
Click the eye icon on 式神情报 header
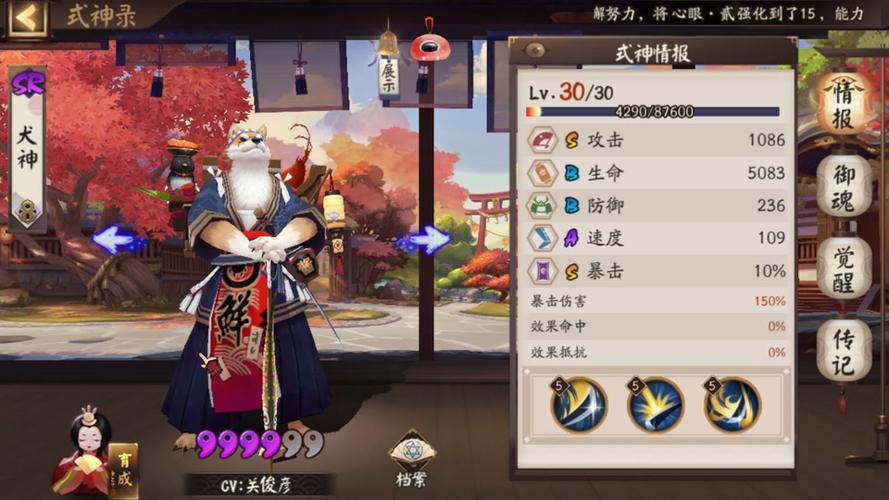click(535, 50)
